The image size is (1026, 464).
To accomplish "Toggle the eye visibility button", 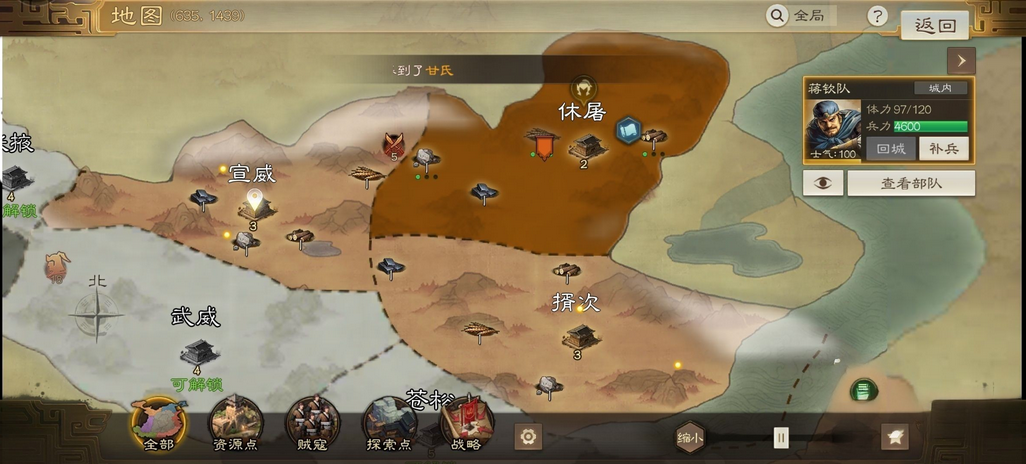I will click(x=823, y=183).
